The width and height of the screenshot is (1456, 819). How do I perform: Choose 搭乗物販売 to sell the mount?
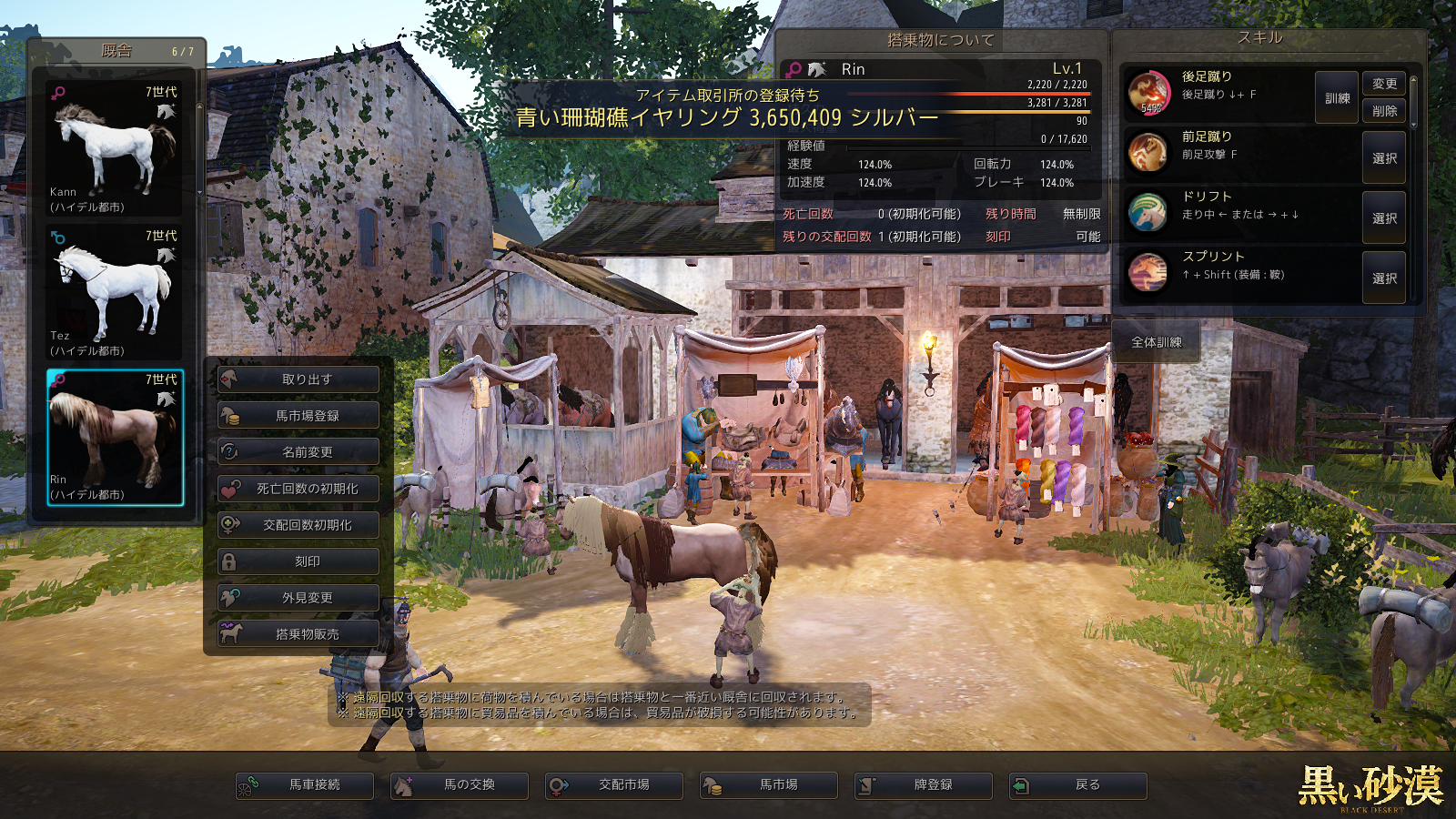click(x=298, y=634)
